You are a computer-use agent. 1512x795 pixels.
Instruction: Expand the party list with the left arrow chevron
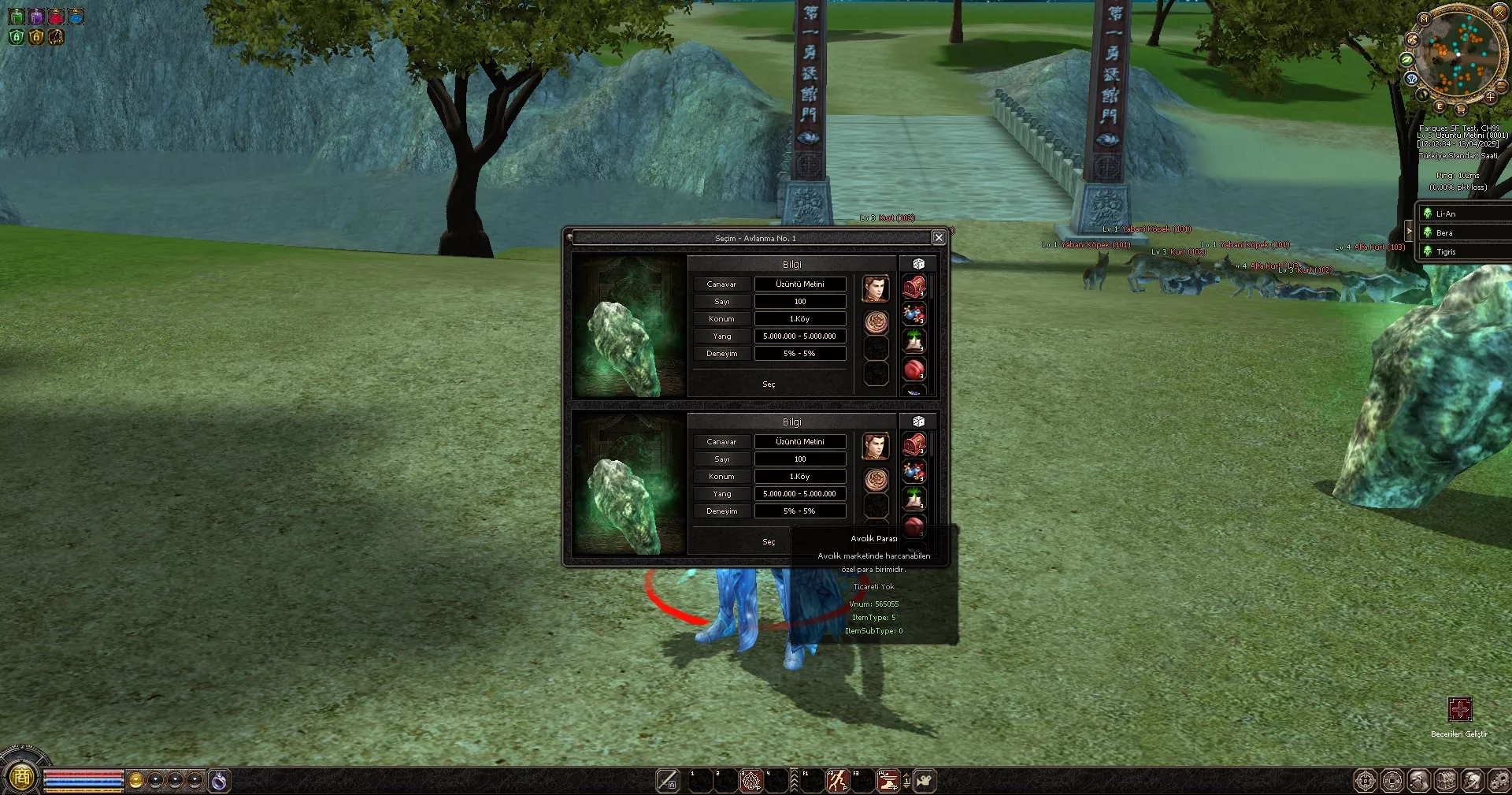[1409, 231]
